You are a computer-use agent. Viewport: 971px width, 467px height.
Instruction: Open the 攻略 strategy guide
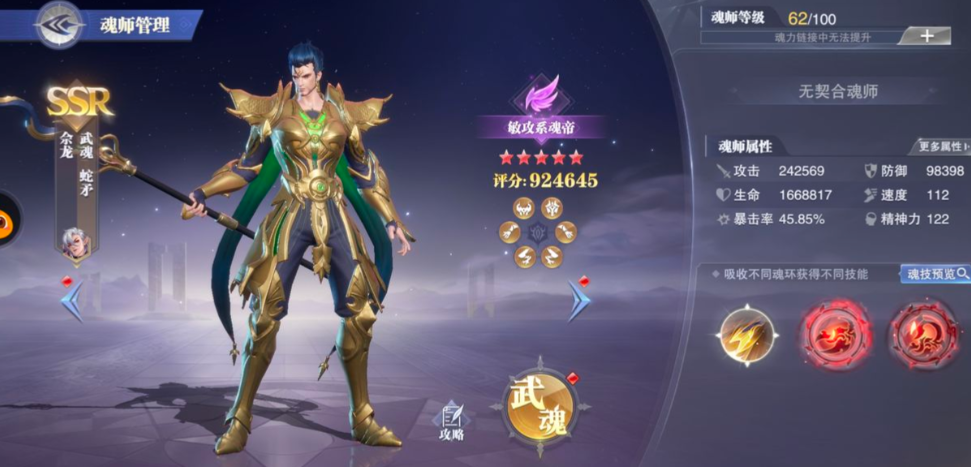[x=451, y=421]
